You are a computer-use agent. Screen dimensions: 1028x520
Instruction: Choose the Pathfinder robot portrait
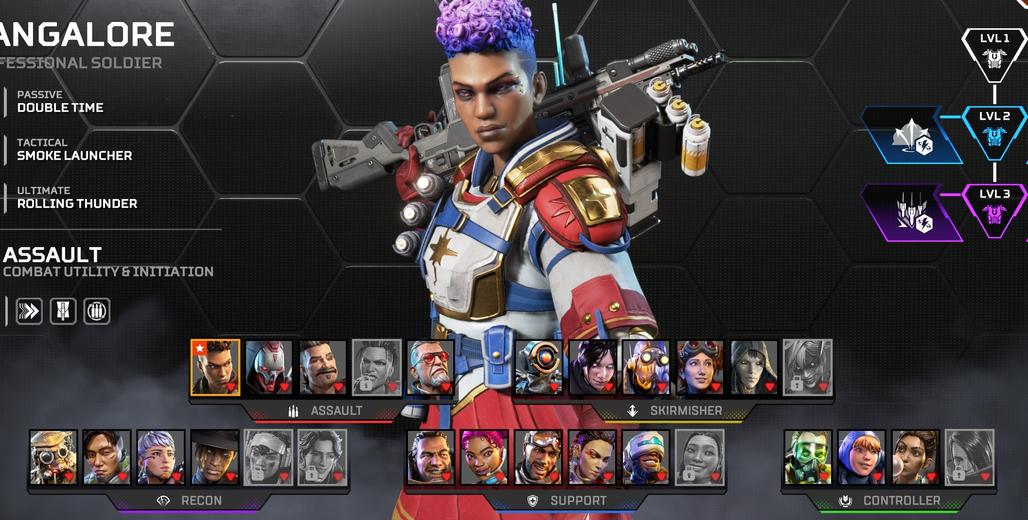point(540,367)
